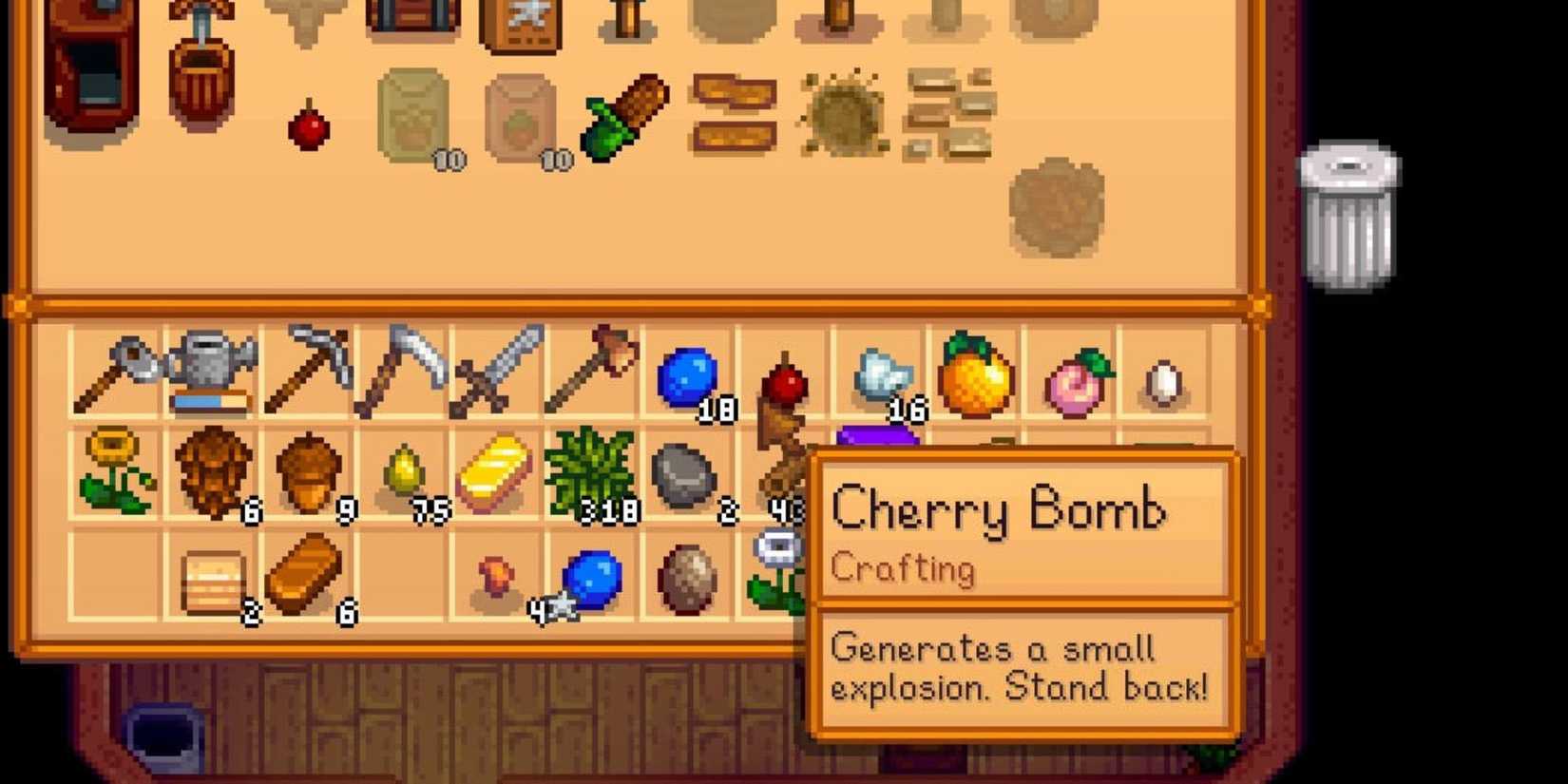Click the trash can to discard an item
This screenshot has width=1568, height=784.
click(x=1349, y=214)
